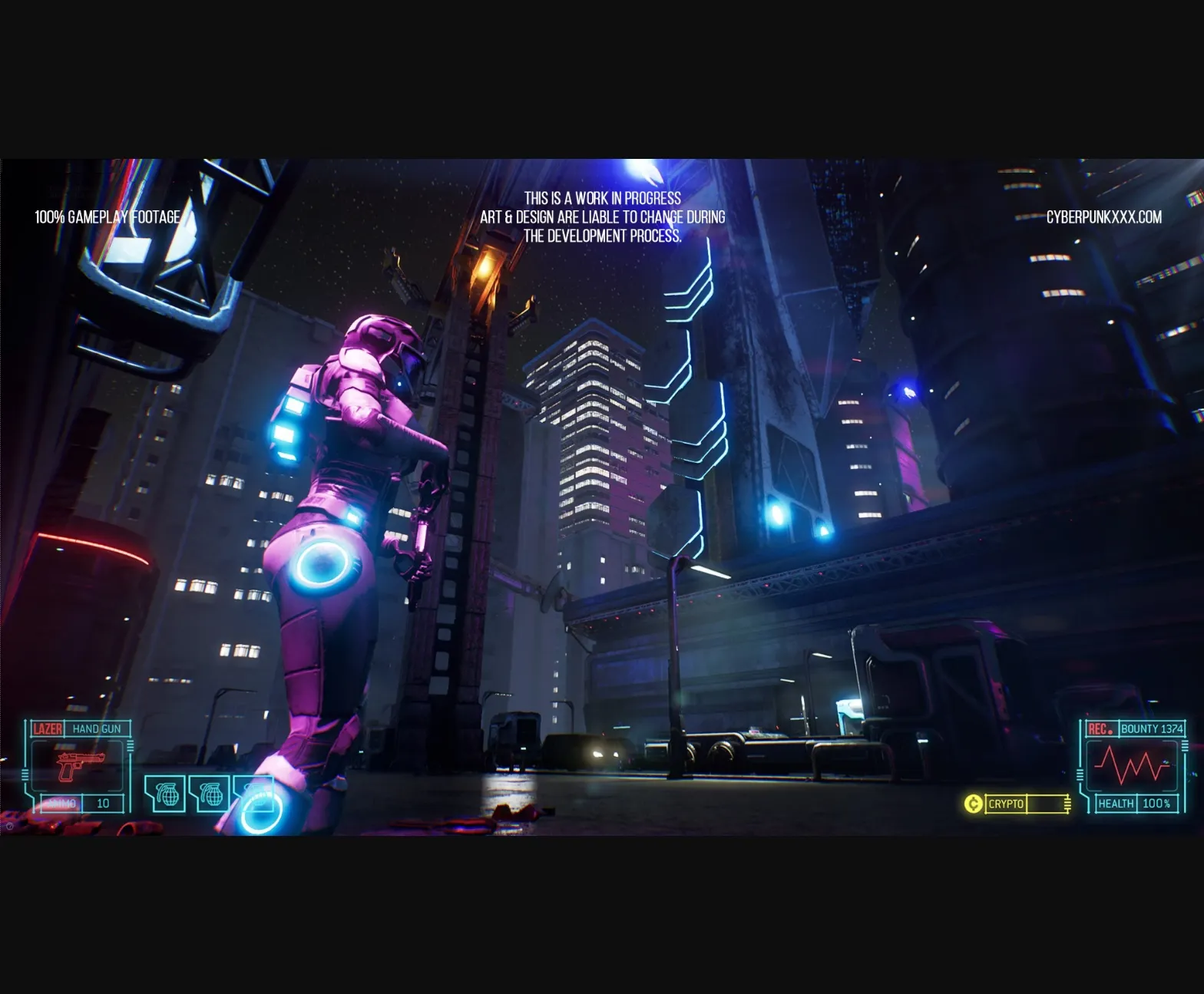Click the 100% GAMEPLAY FOOTAGE text
Screen dimensions: 1204x994
(105, 216)
